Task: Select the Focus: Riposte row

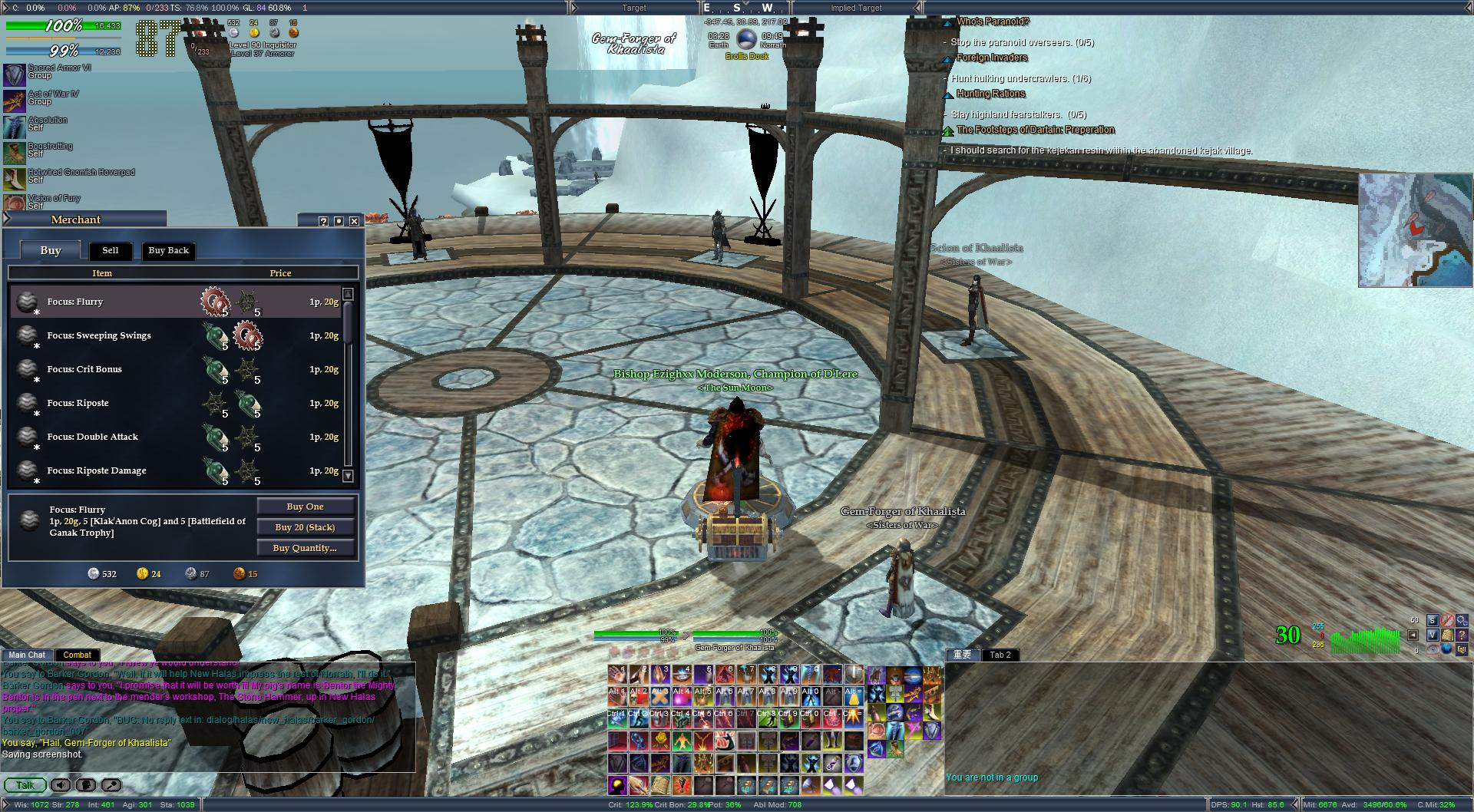Action: click(78, 403)
